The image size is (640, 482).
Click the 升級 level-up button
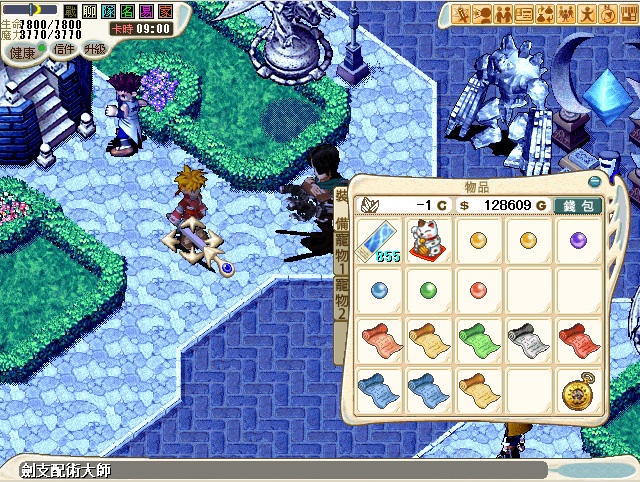pyautogui.click(x=94, y=49)
